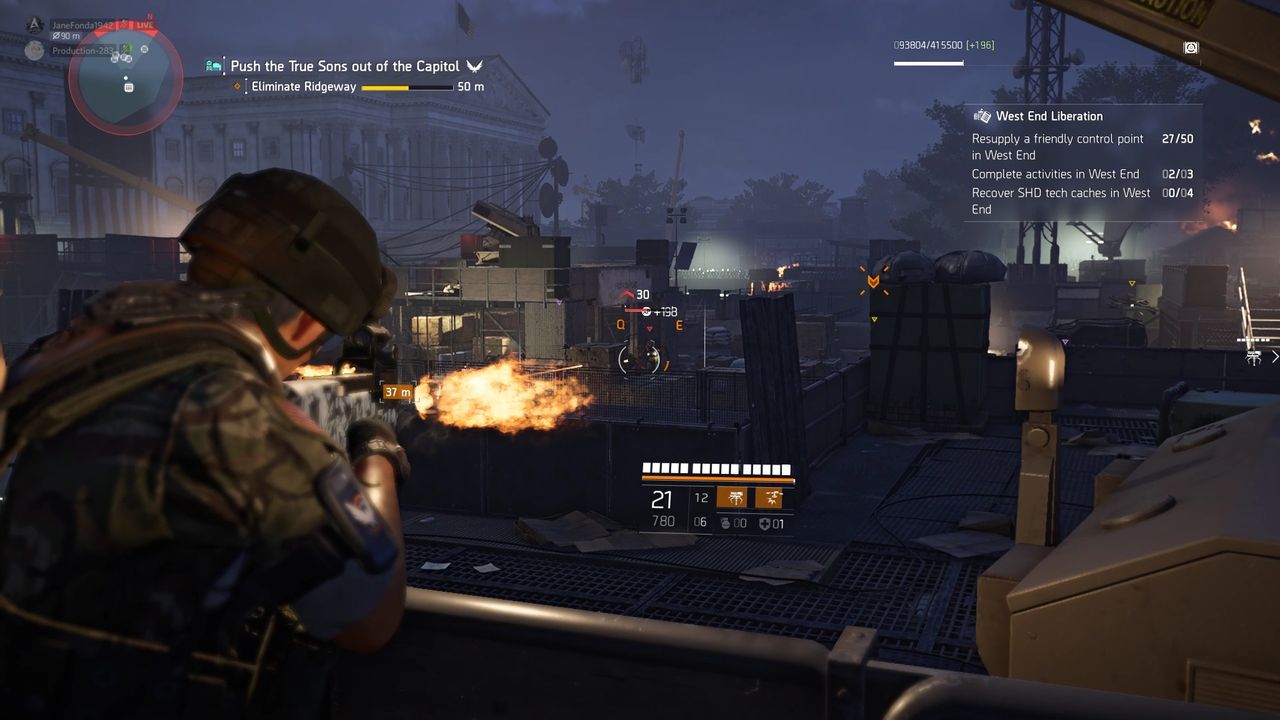The width and height of the screenshot is (1280, 720).
Task: Activate the left skill icon on the weapon HUD
Action: click(731, 498)
